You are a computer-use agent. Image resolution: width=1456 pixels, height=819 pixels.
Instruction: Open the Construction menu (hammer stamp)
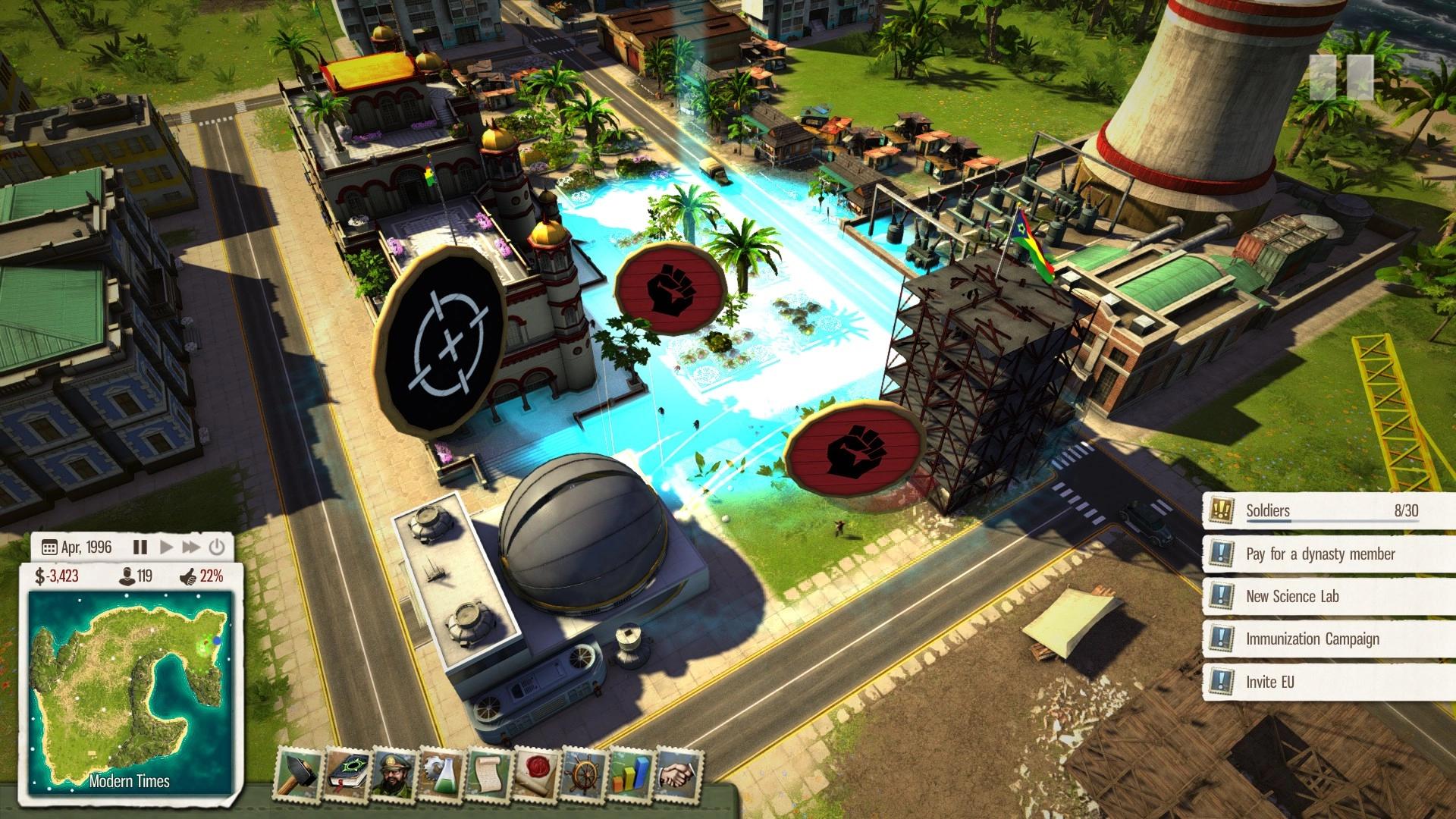297,773
